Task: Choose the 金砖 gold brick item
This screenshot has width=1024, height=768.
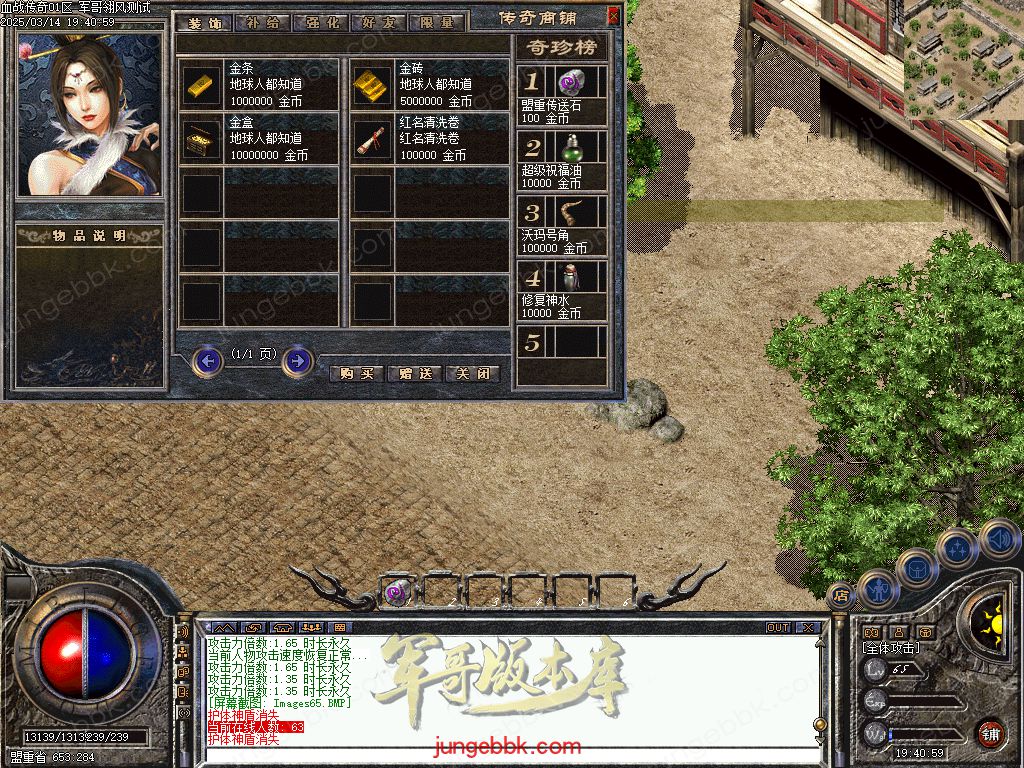Action: 373,87
